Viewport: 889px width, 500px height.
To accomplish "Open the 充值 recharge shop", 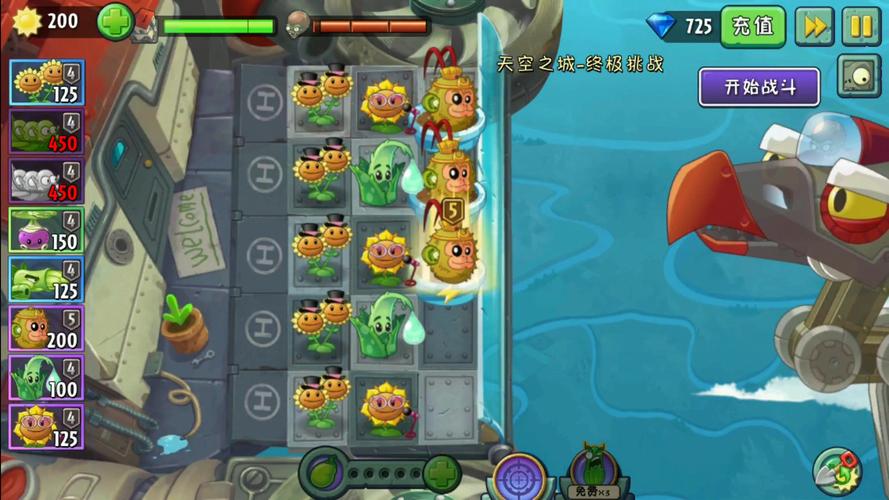I will pyautogui.click(x=753, y=27).
